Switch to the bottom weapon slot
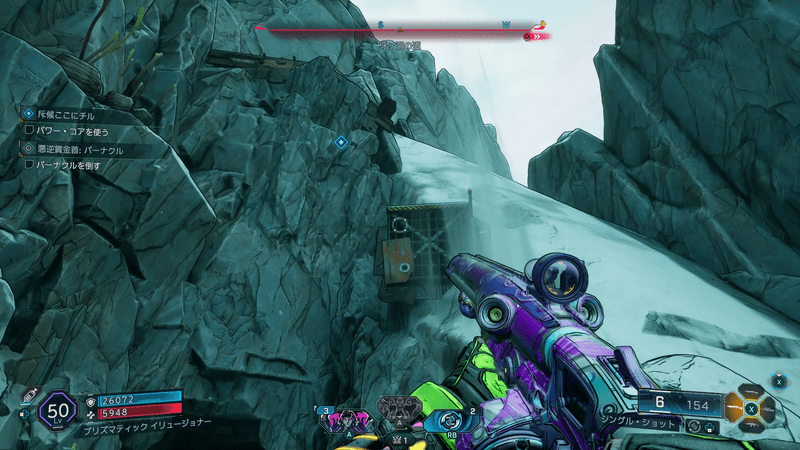This screenshot has width=800, height=450. pos(749,423)
